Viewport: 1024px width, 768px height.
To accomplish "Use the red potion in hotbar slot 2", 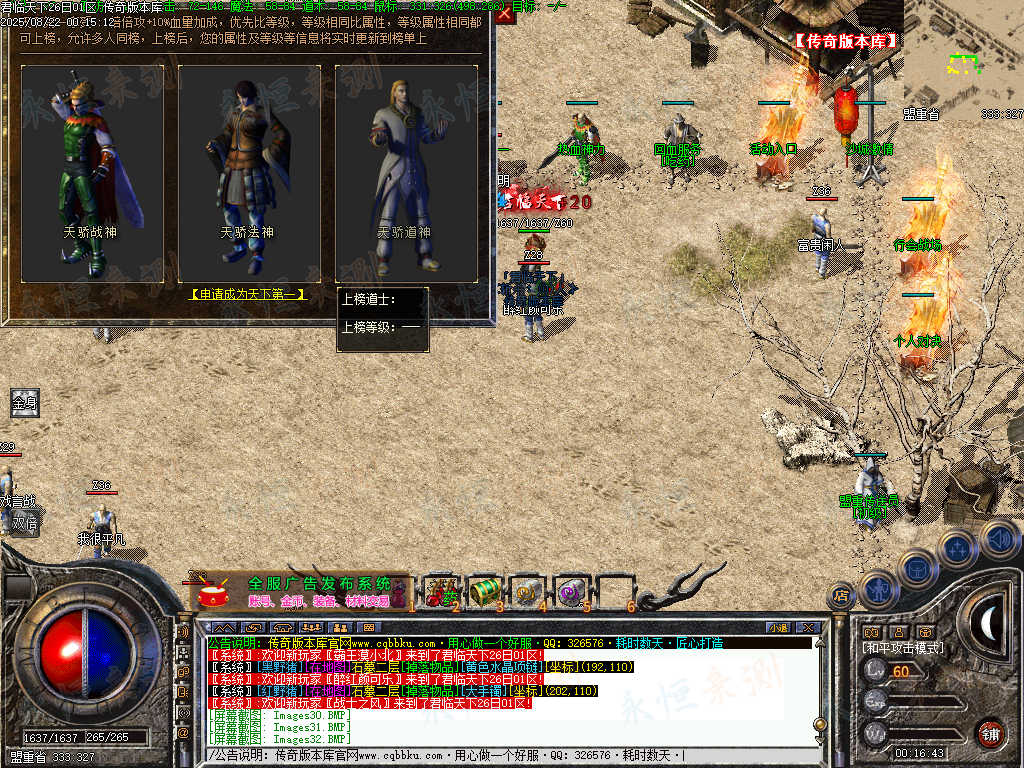I will 438,591.
